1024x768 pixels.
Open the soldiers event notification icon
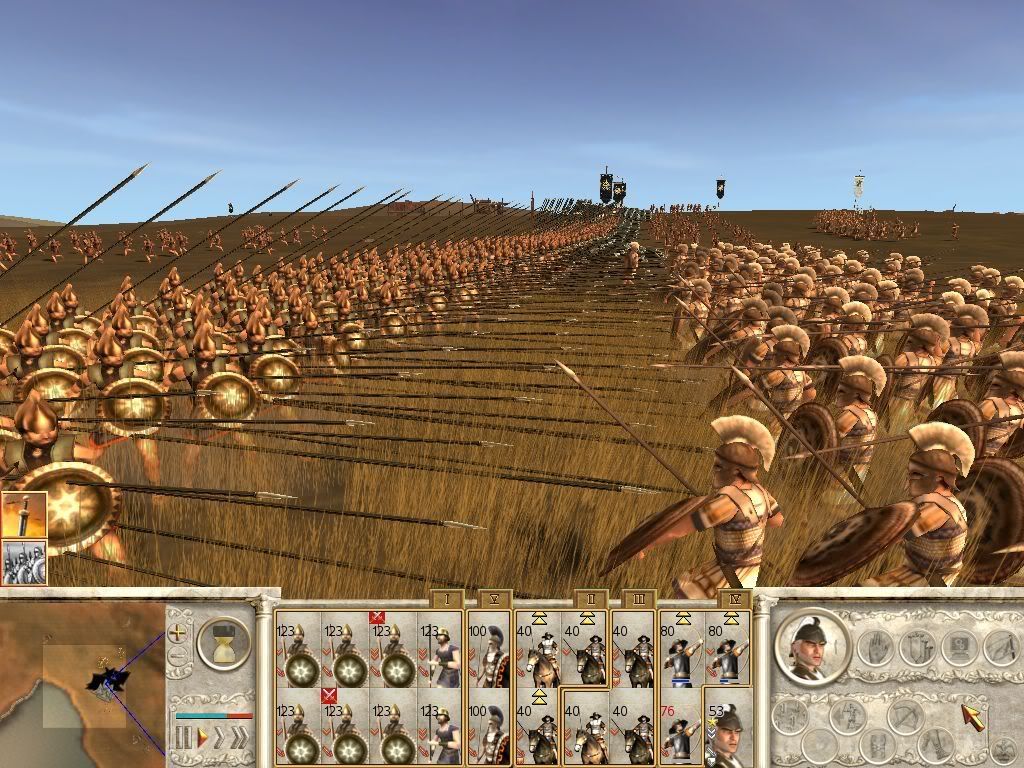click(24, 562)
